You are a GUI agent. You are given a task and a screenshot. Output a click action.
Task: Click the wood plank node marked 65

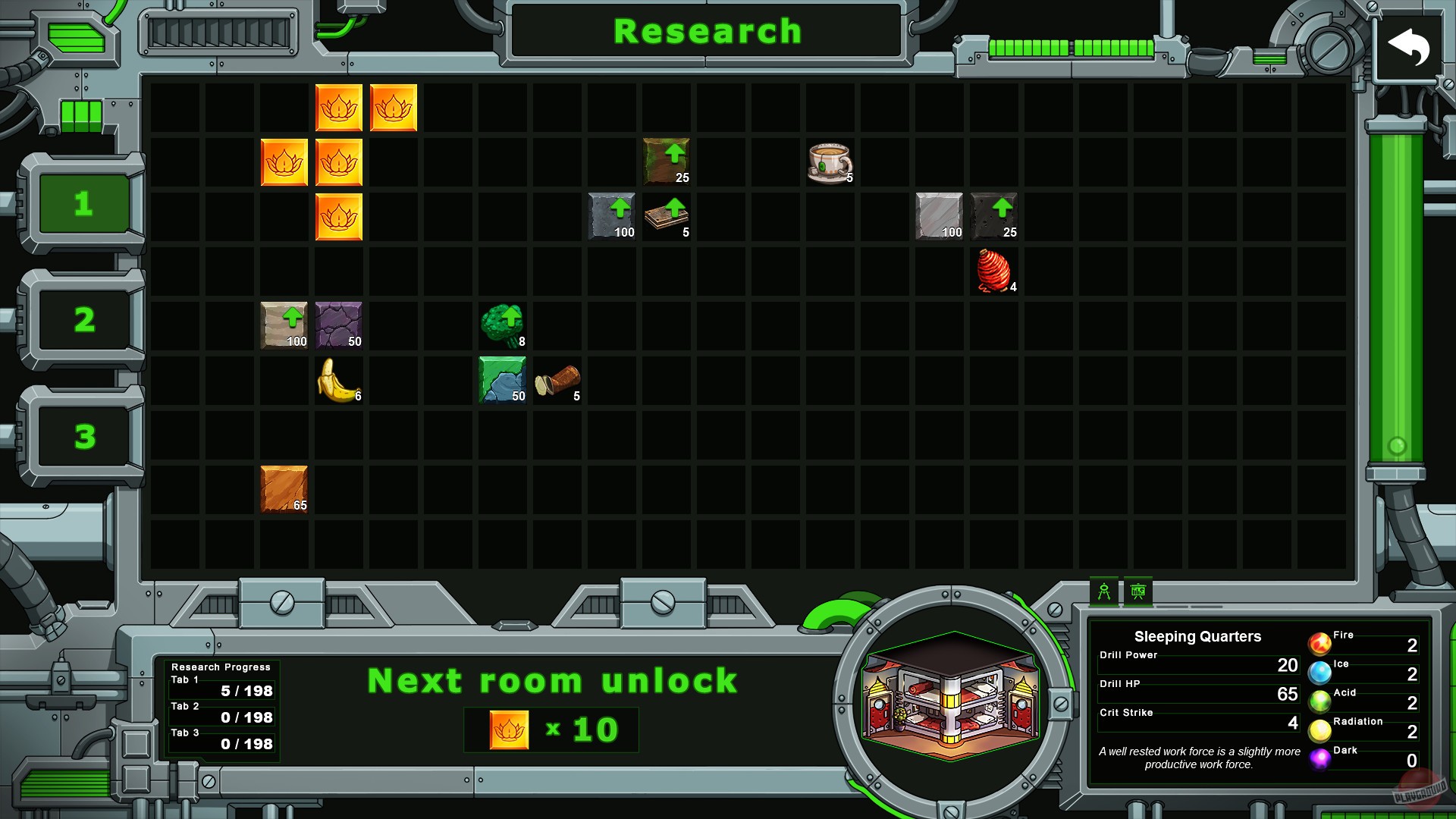[284, 490]
